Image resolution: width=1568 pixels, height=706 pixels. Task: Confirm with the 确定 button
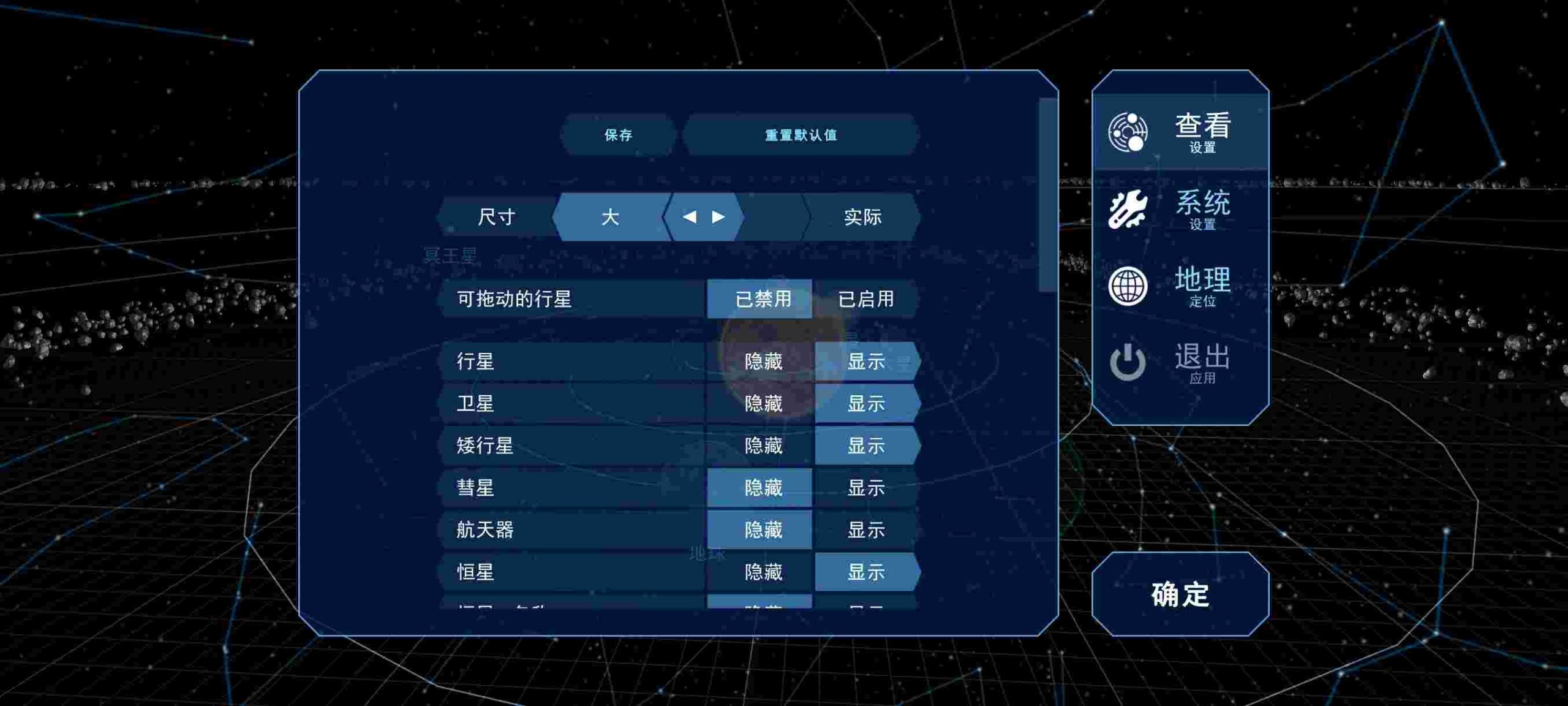(x=1180, y=594)
